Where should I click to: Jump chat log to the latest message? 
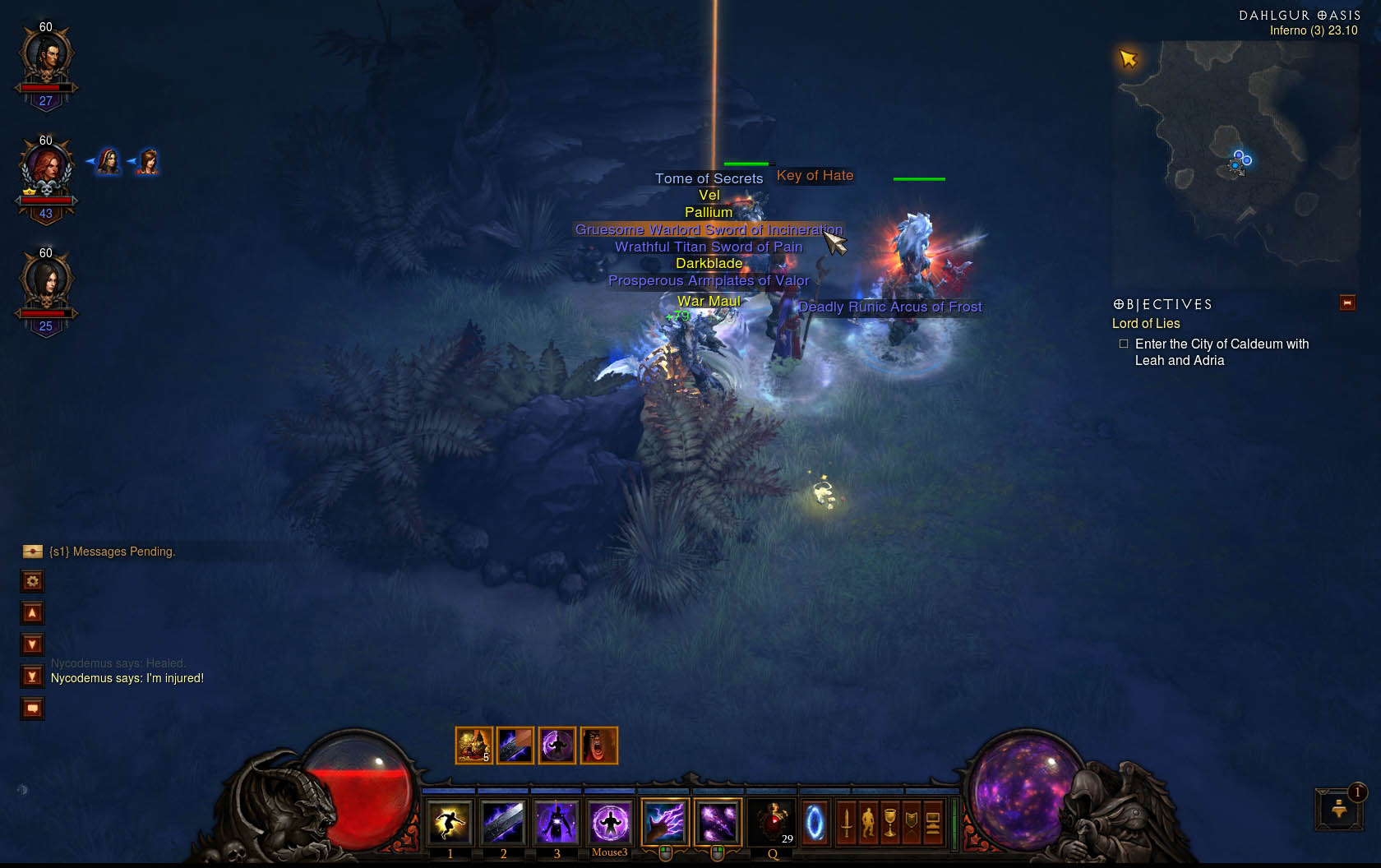pos(32,676)
